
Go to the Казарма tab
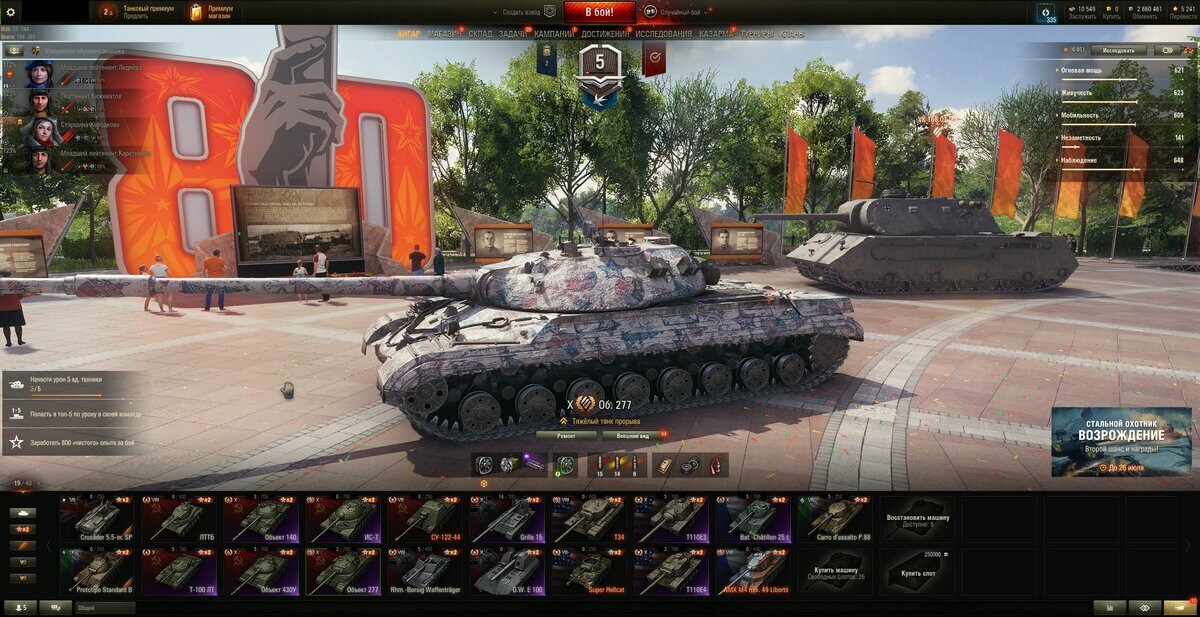[716, 34]
